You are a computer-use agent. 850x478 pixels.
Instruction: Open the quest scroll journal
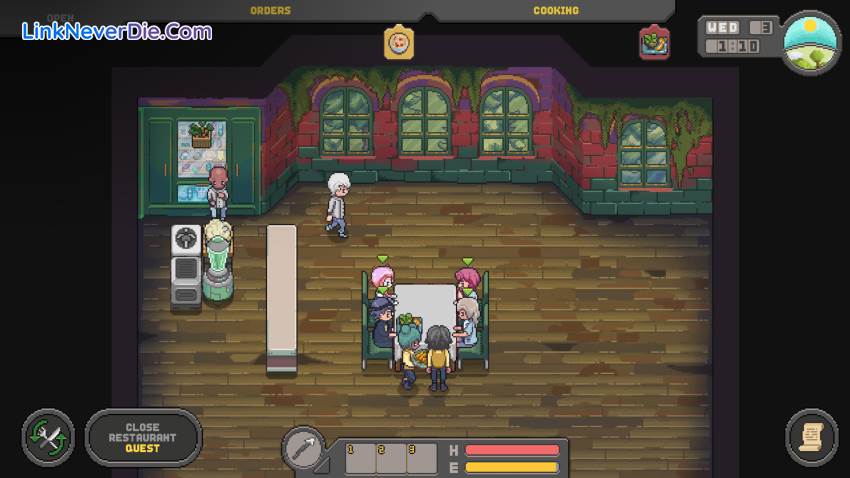[x=811, y=437]
